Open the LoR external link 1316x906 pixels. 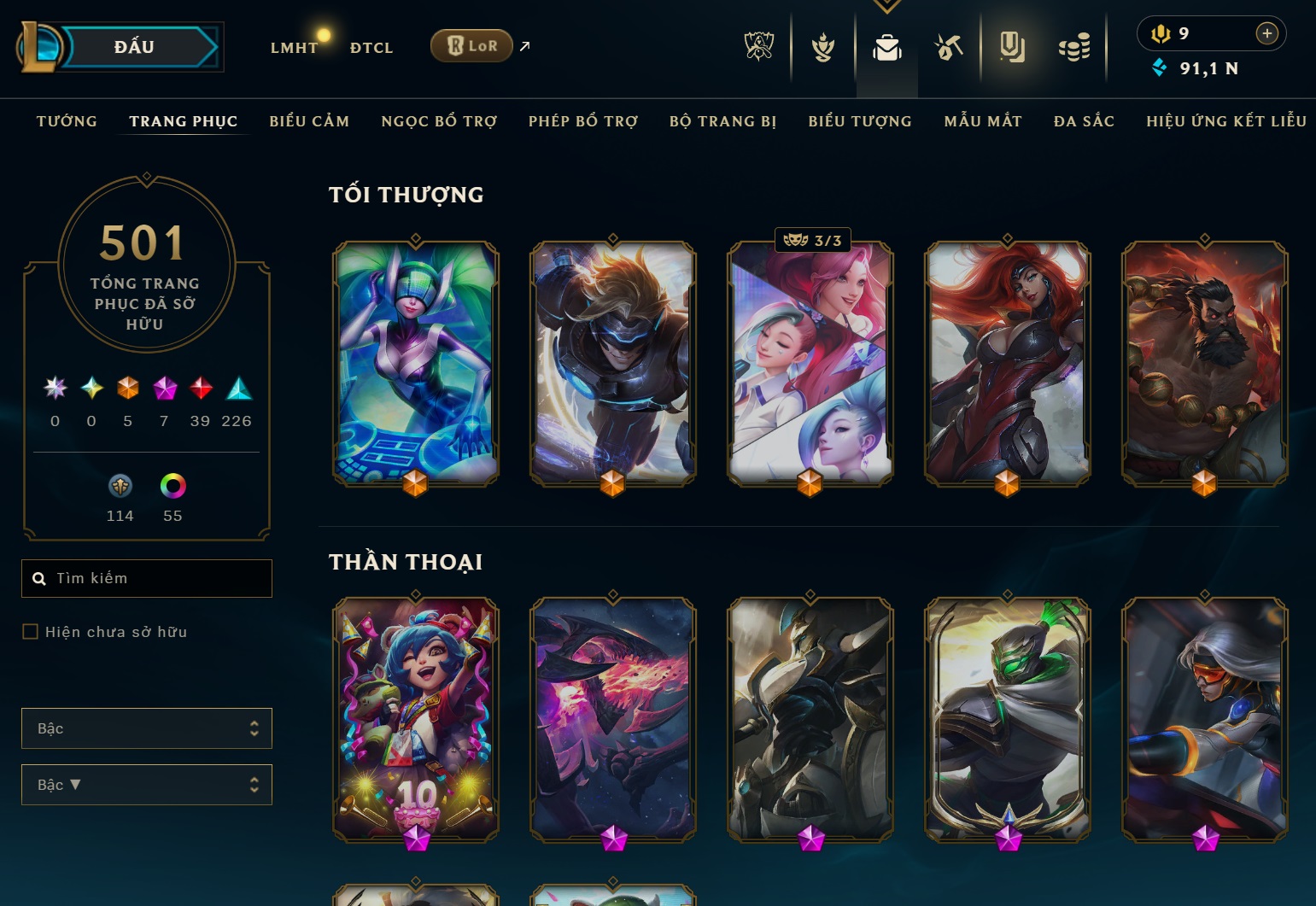[471, 46]
